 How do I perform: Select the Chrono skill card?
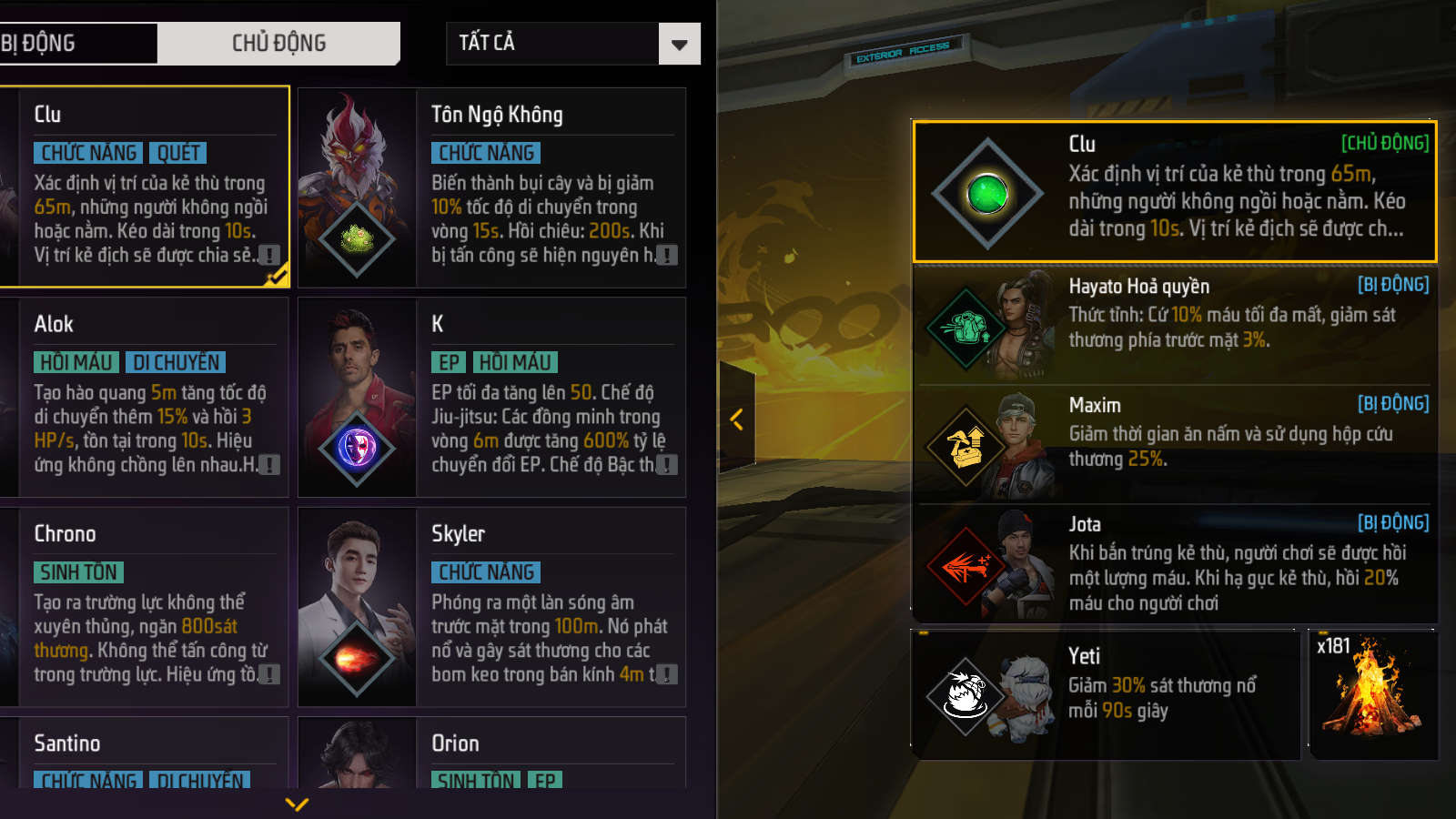tap(146, 606)
